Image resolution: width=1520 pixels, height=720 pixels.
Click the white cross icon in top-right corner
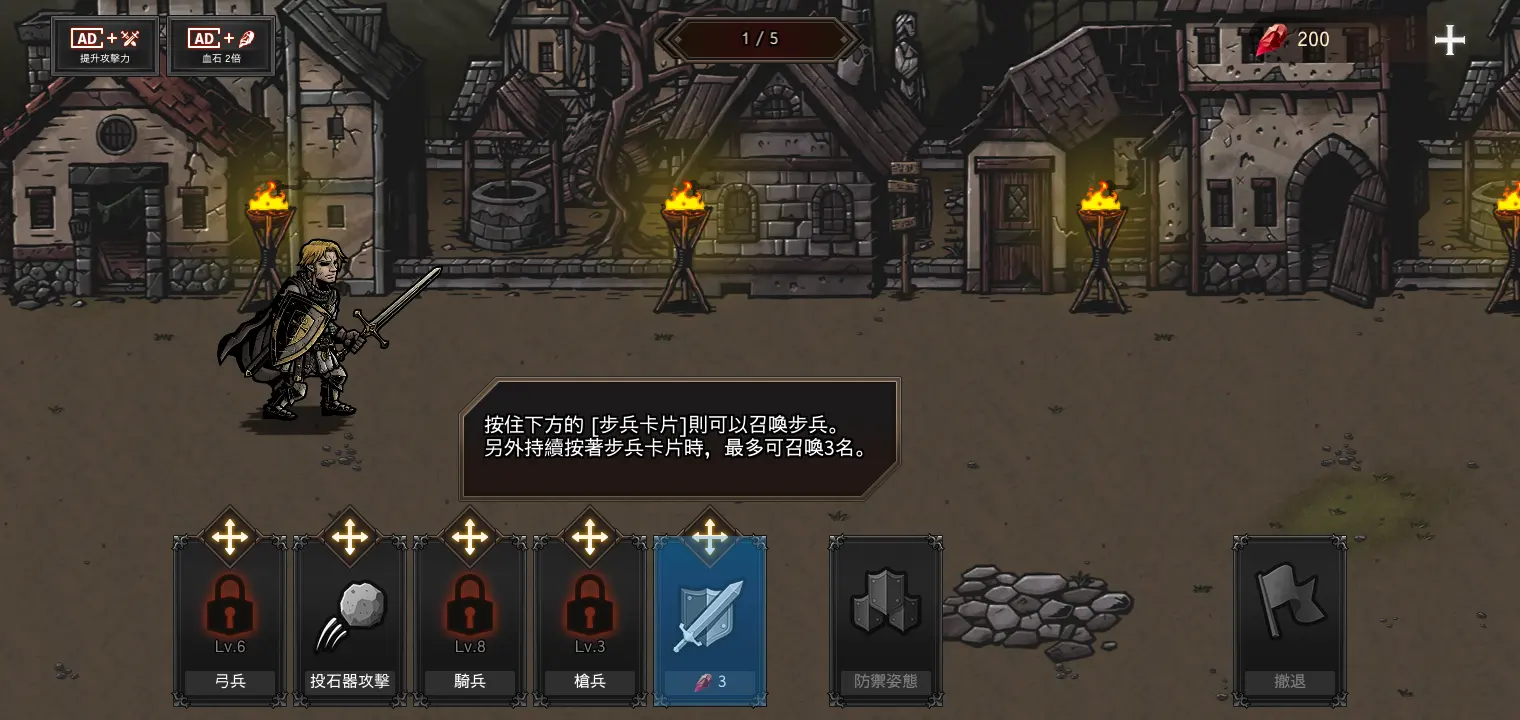[1449, 40]
